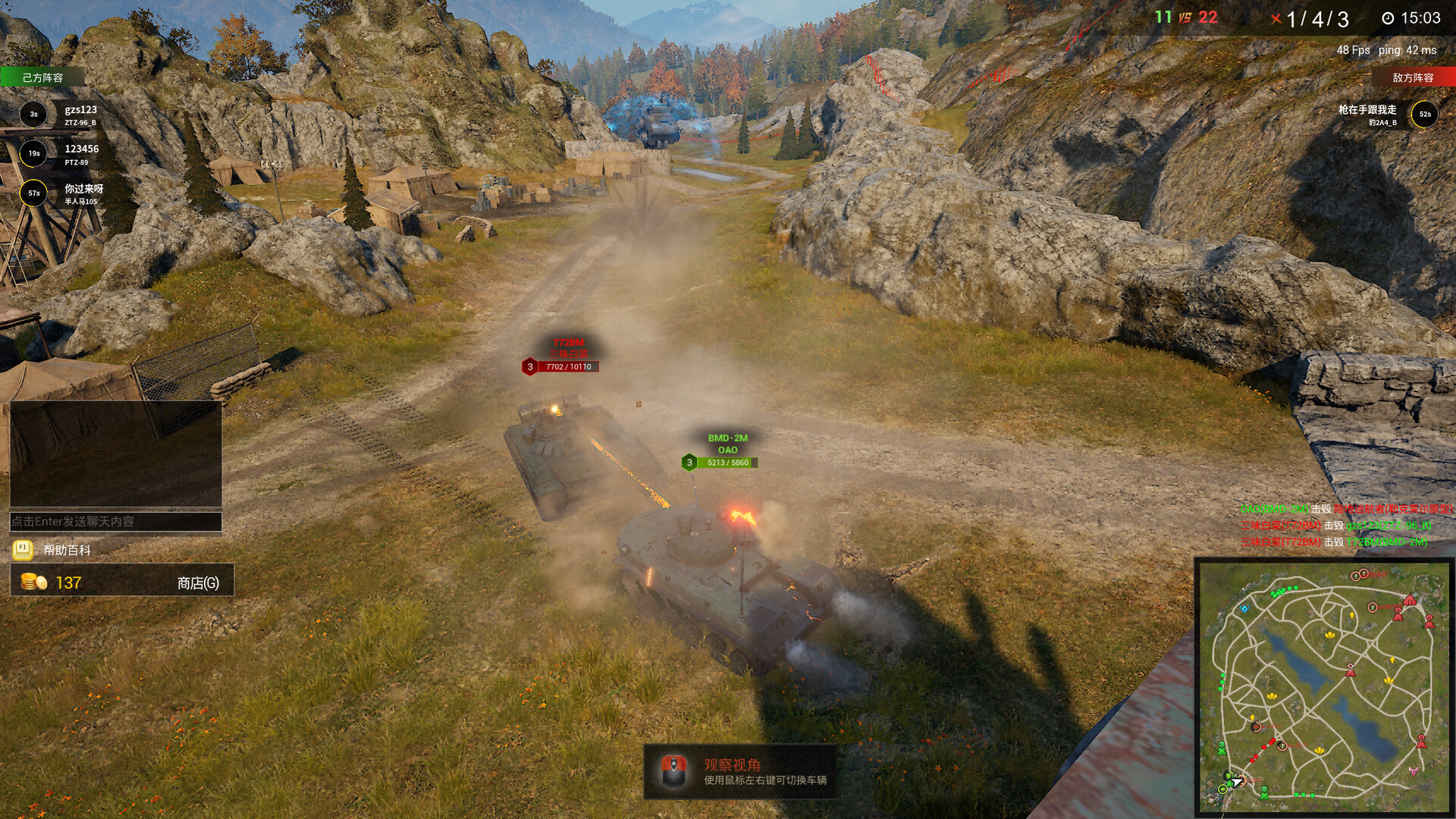Select teammate 你过来呀 in the roster
The image size is (1456, 819).
tap(83, 193)
